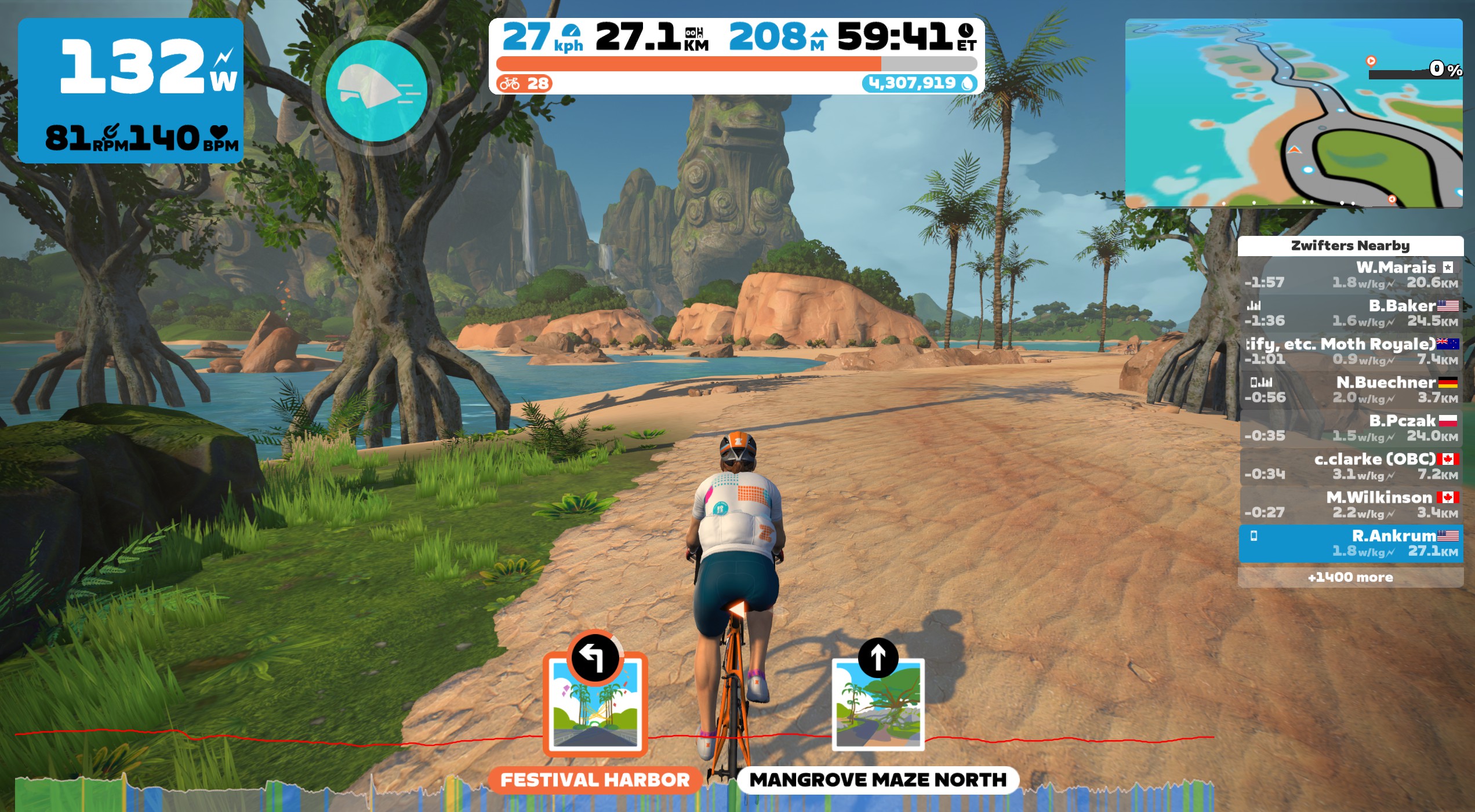The width and height of the screenshot is (1475, 812).
Task: Pick rider B.Baker from the list
Action: point(1350,313)
